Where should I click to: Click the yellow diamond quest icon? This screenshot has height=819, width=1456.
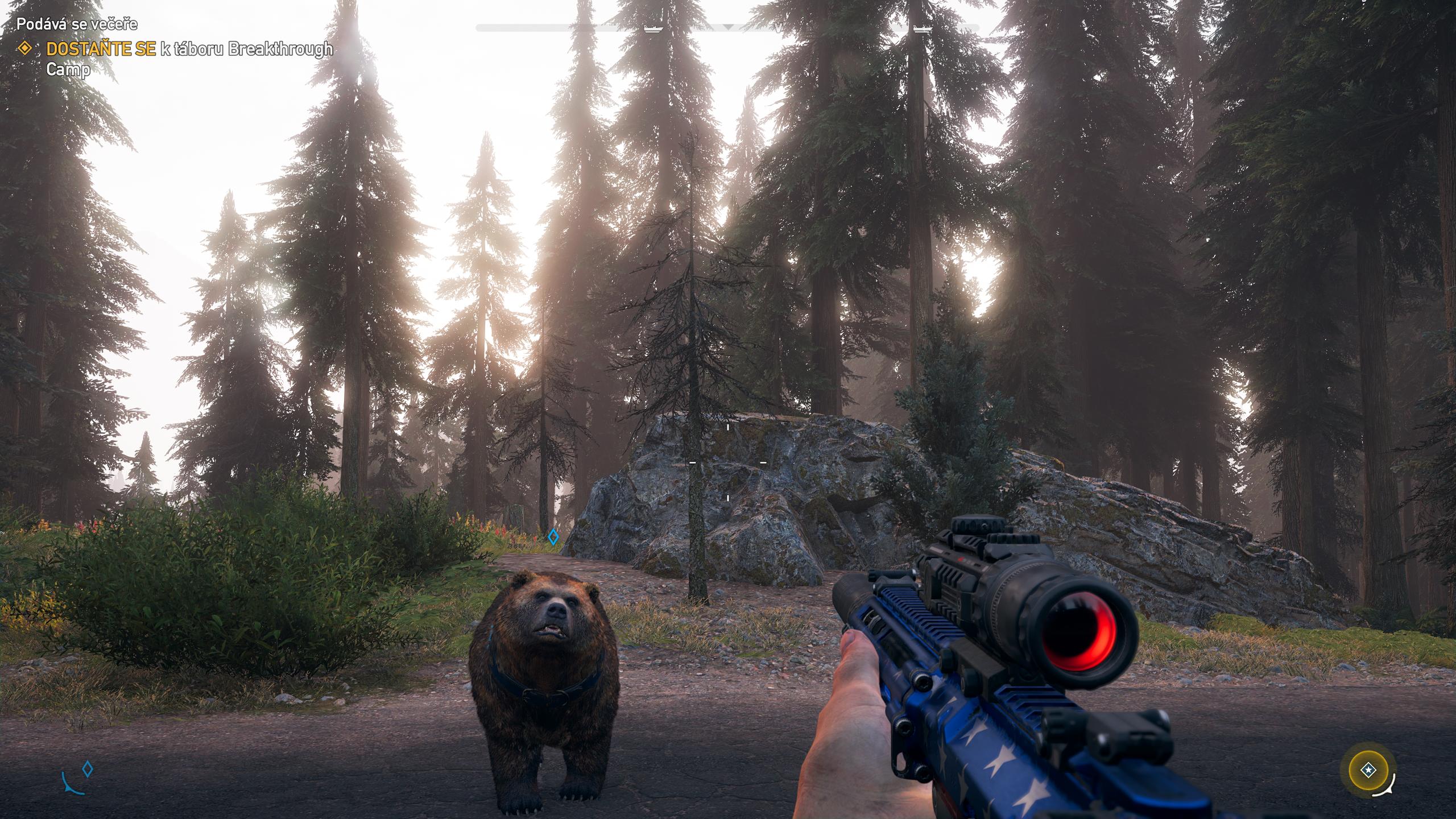click(24, 49)
